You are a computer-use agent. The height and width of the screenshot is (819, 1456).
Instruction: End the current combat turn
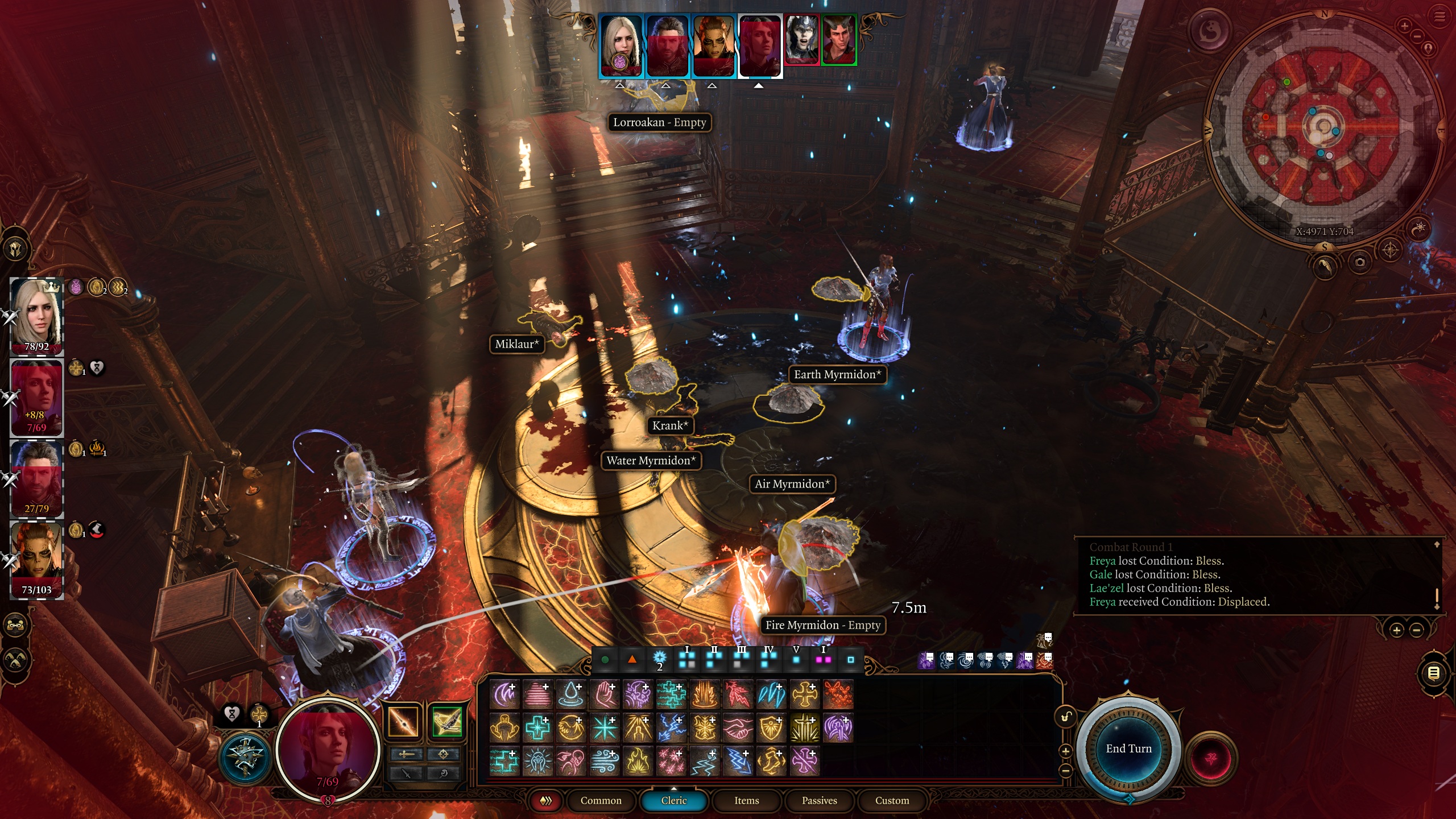(1128, 748)
